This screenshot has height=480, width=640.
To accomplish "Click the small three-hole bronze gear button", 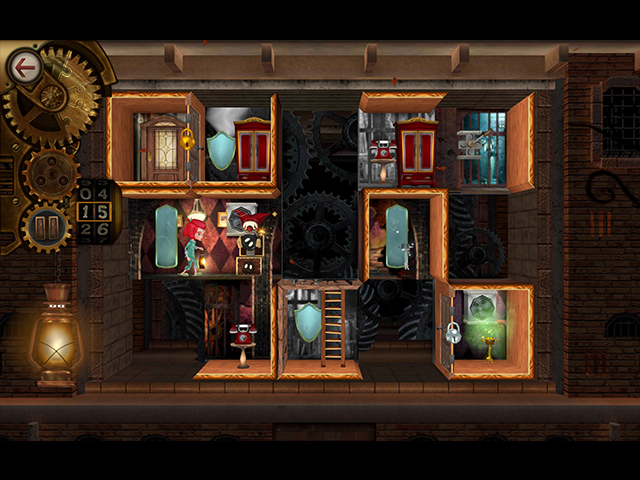I will pyautogui.click(x=49, y=175).
